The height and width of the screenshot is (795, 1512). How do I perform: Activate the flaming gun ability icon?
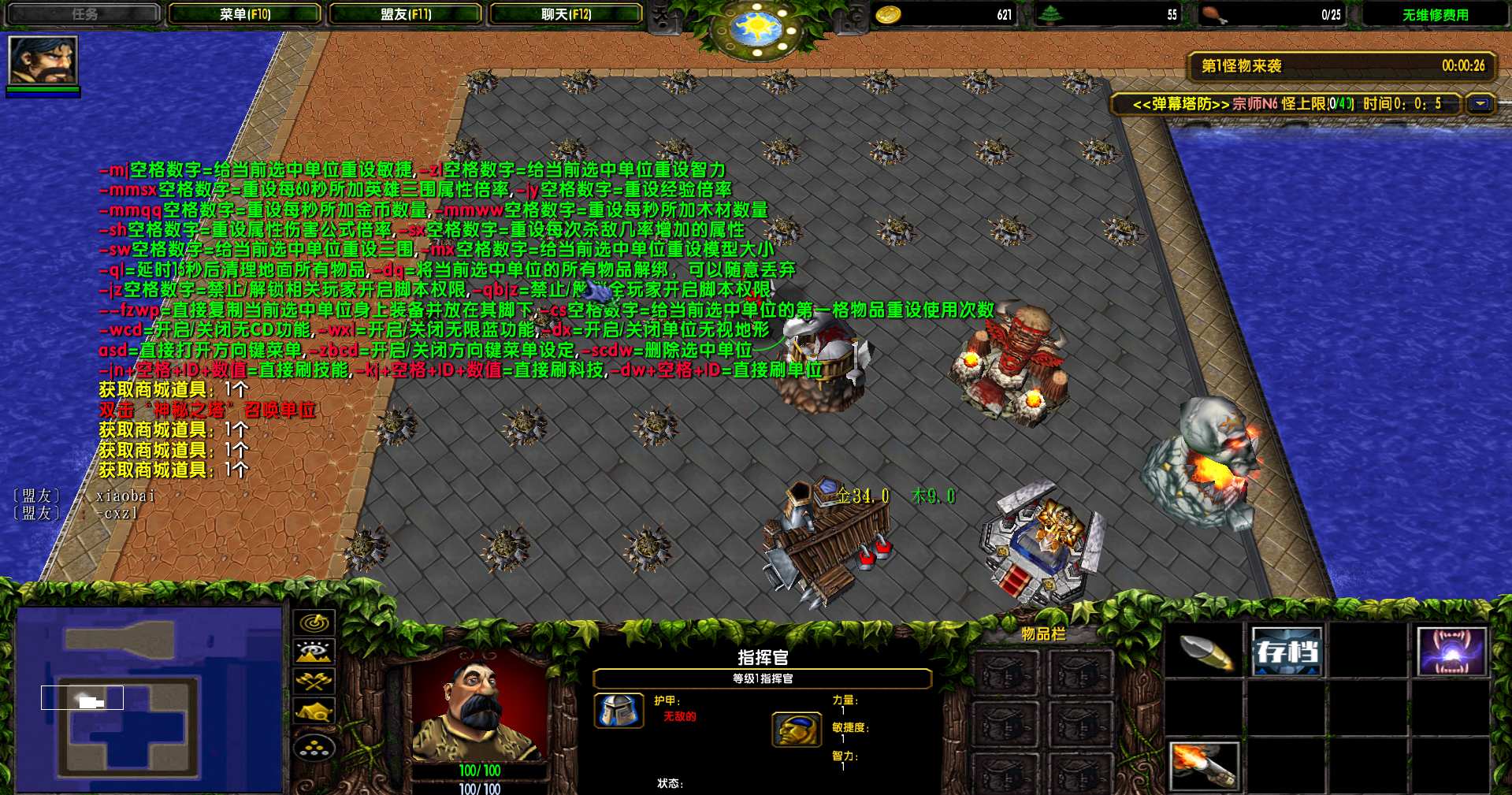1206,766
